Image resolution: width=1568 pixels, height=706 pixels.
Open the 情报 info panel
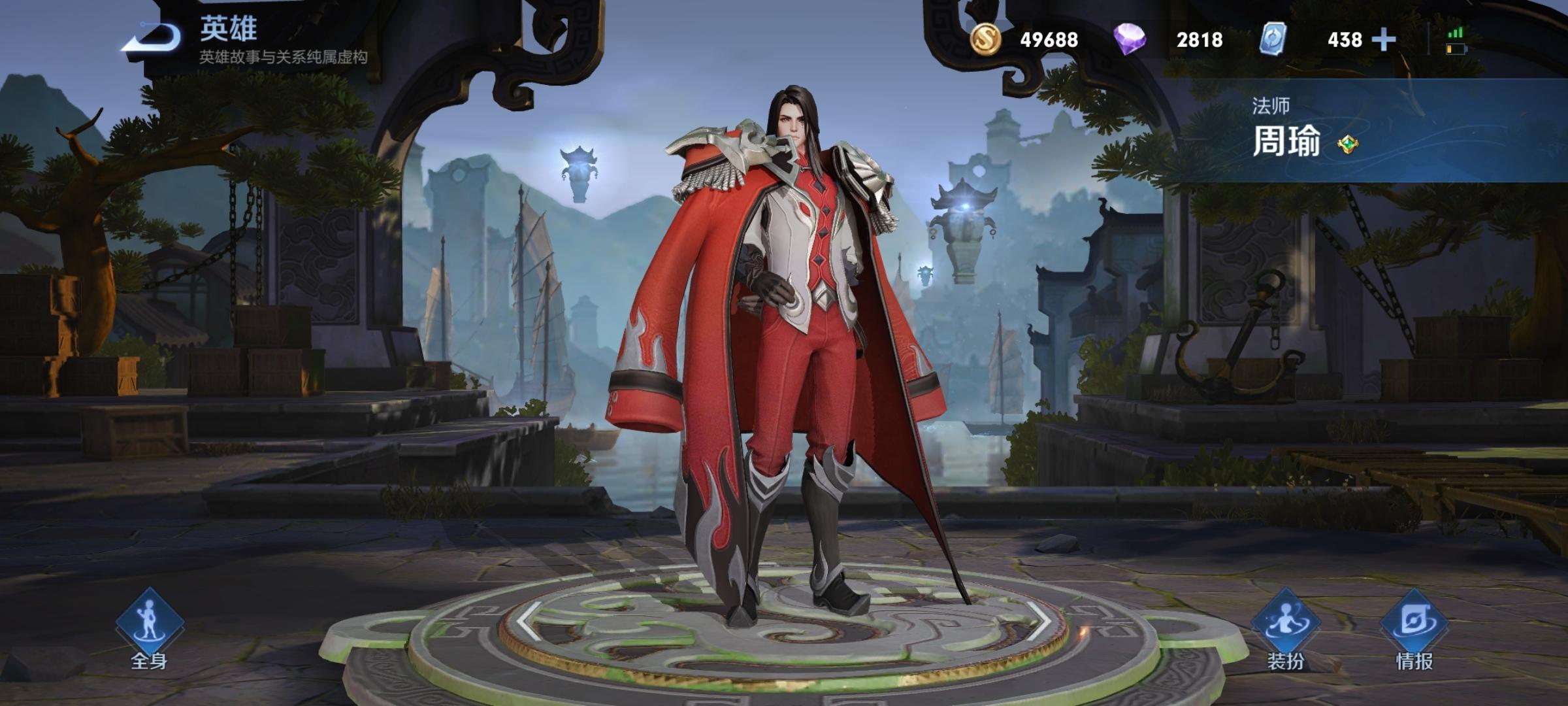[1414, 628]
